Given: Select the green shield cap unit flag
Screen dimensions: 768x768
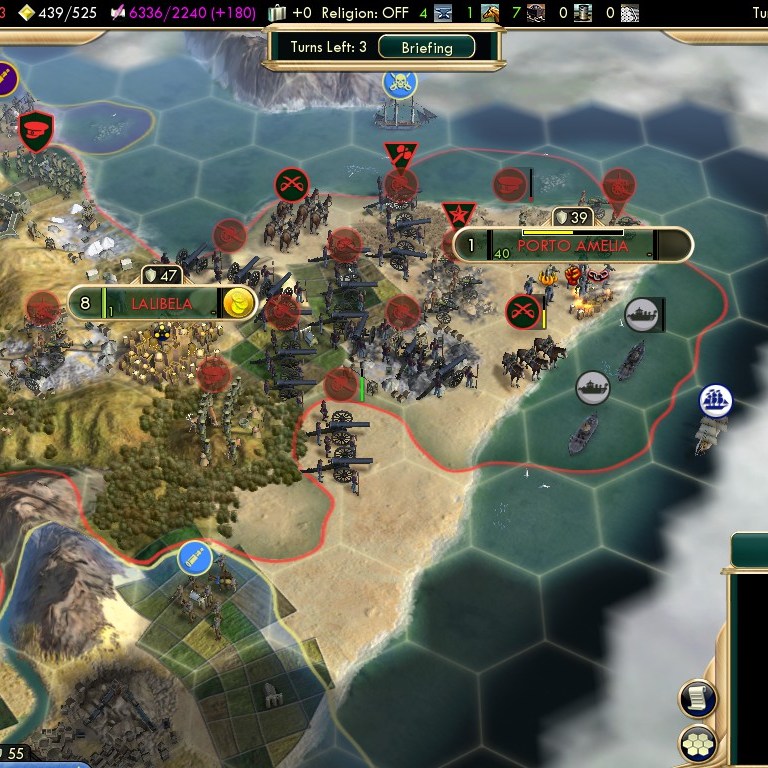Looking at the screenshot, I should pos(36,131).
